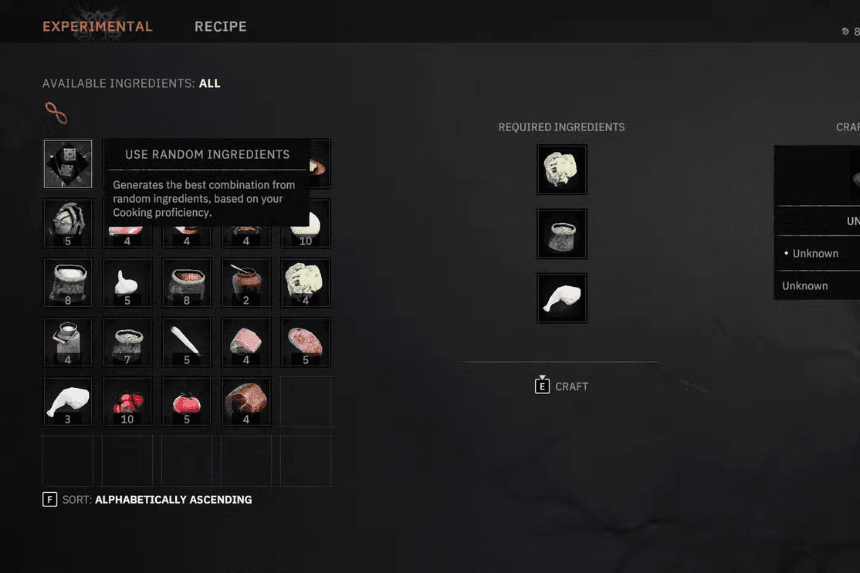Switch to the Experimental tab
This screenshot has height=573, width=860.
click(97, 26)
